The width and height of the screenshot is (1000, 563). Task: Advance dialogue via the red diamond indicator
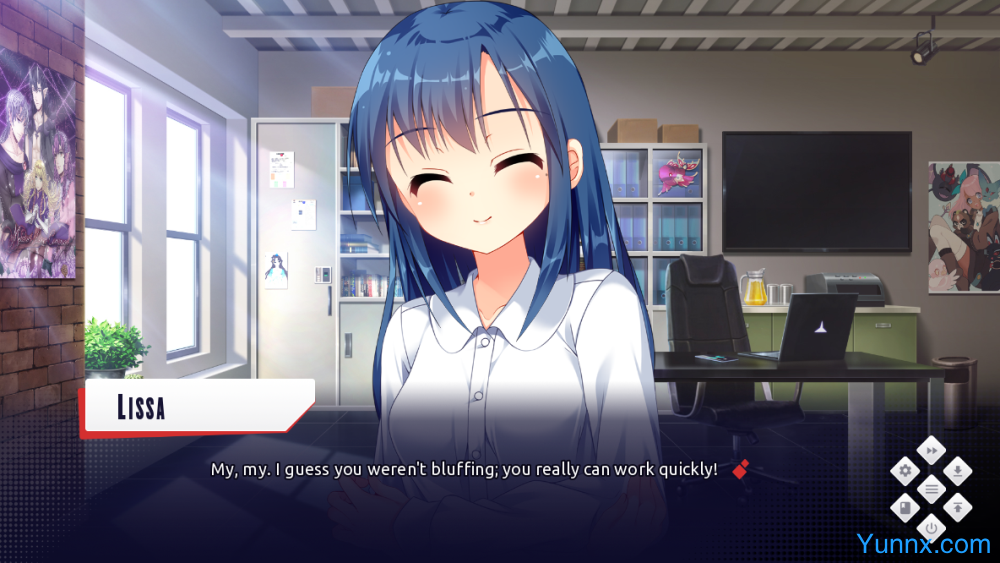740,468
